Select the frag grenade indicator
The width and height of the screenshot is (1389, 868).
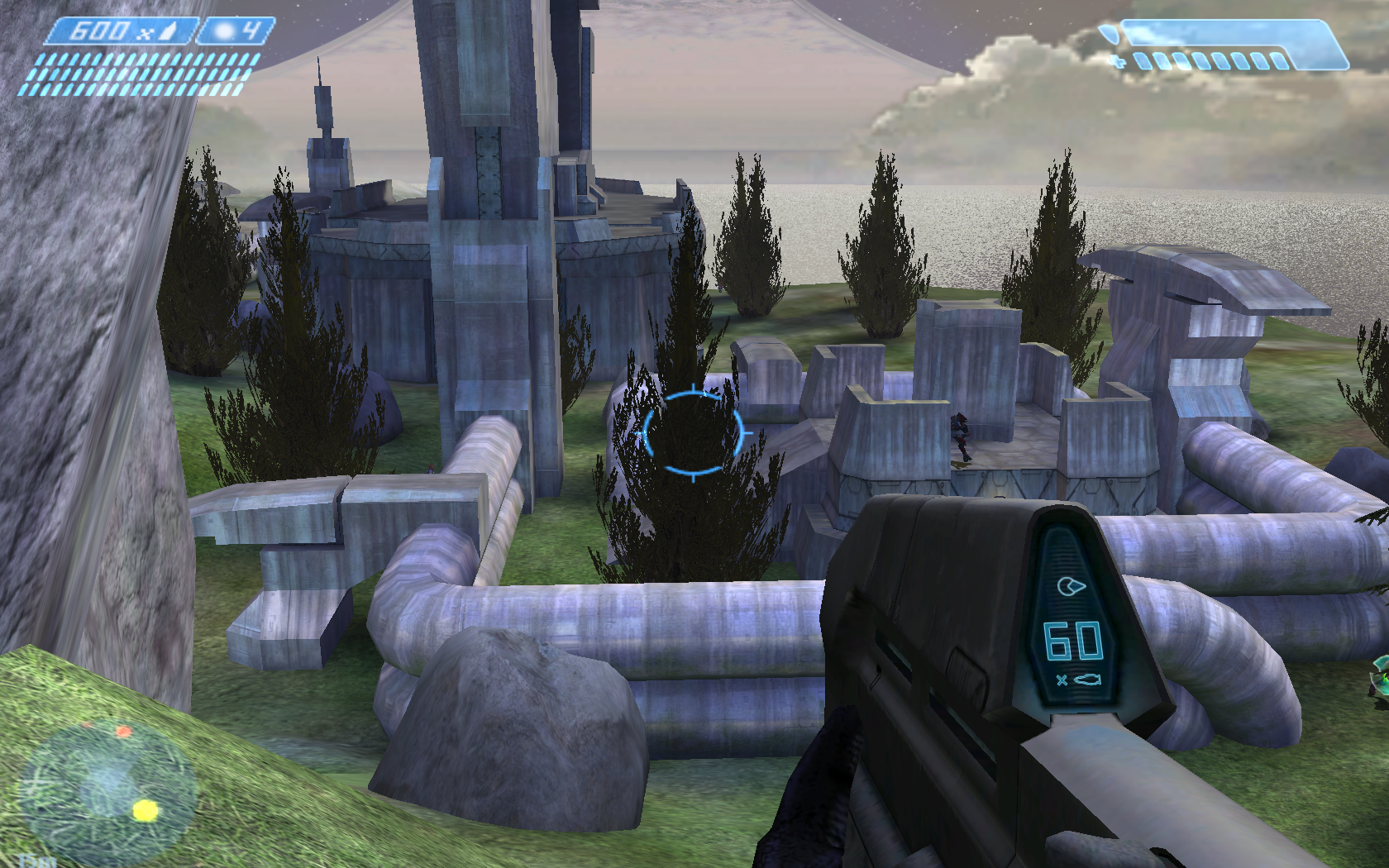point(236,31)
